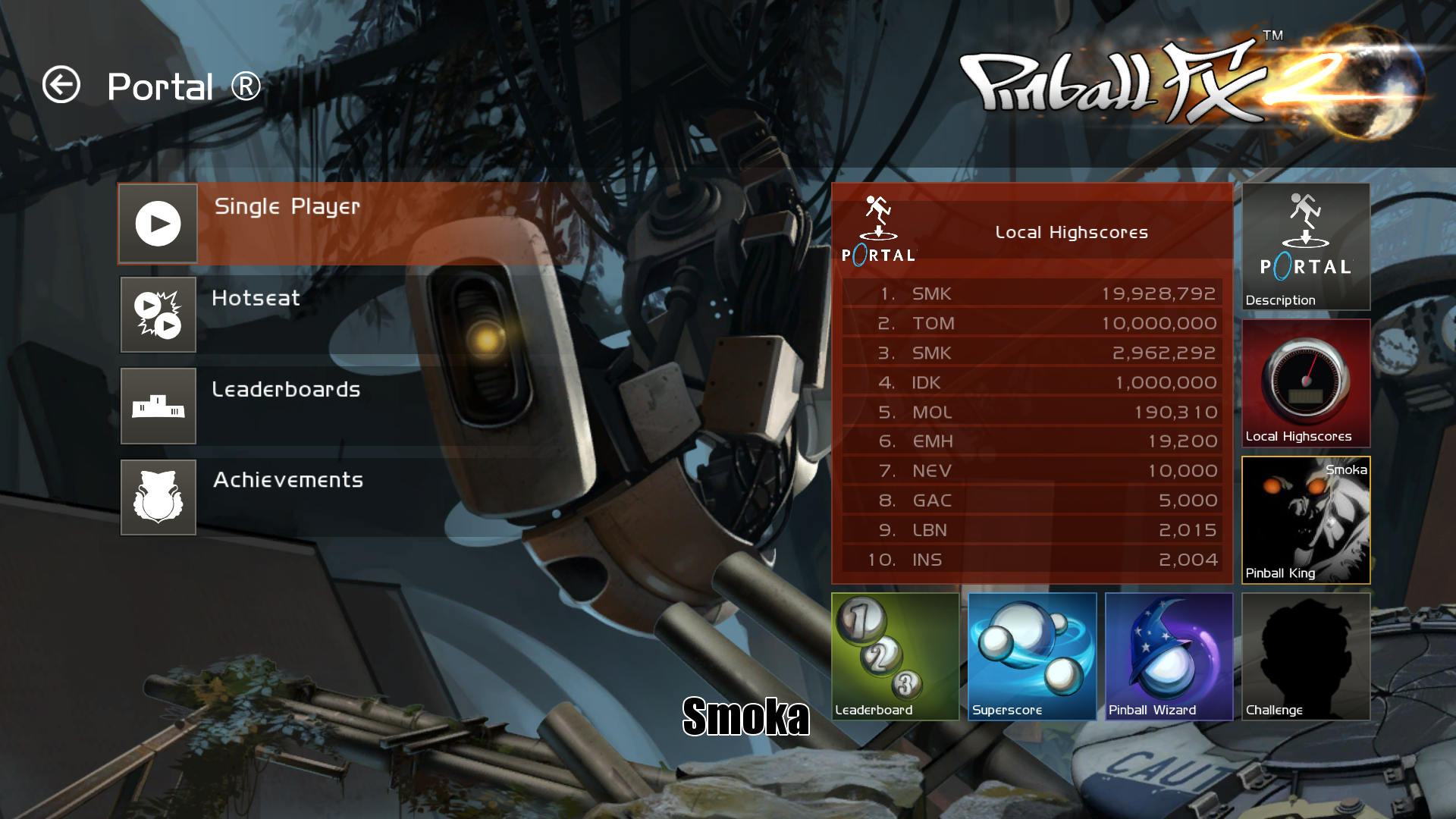Open the Leaderboards menu entry
This screenshot has width=1456, height=819.
click(x=158, y=406)
